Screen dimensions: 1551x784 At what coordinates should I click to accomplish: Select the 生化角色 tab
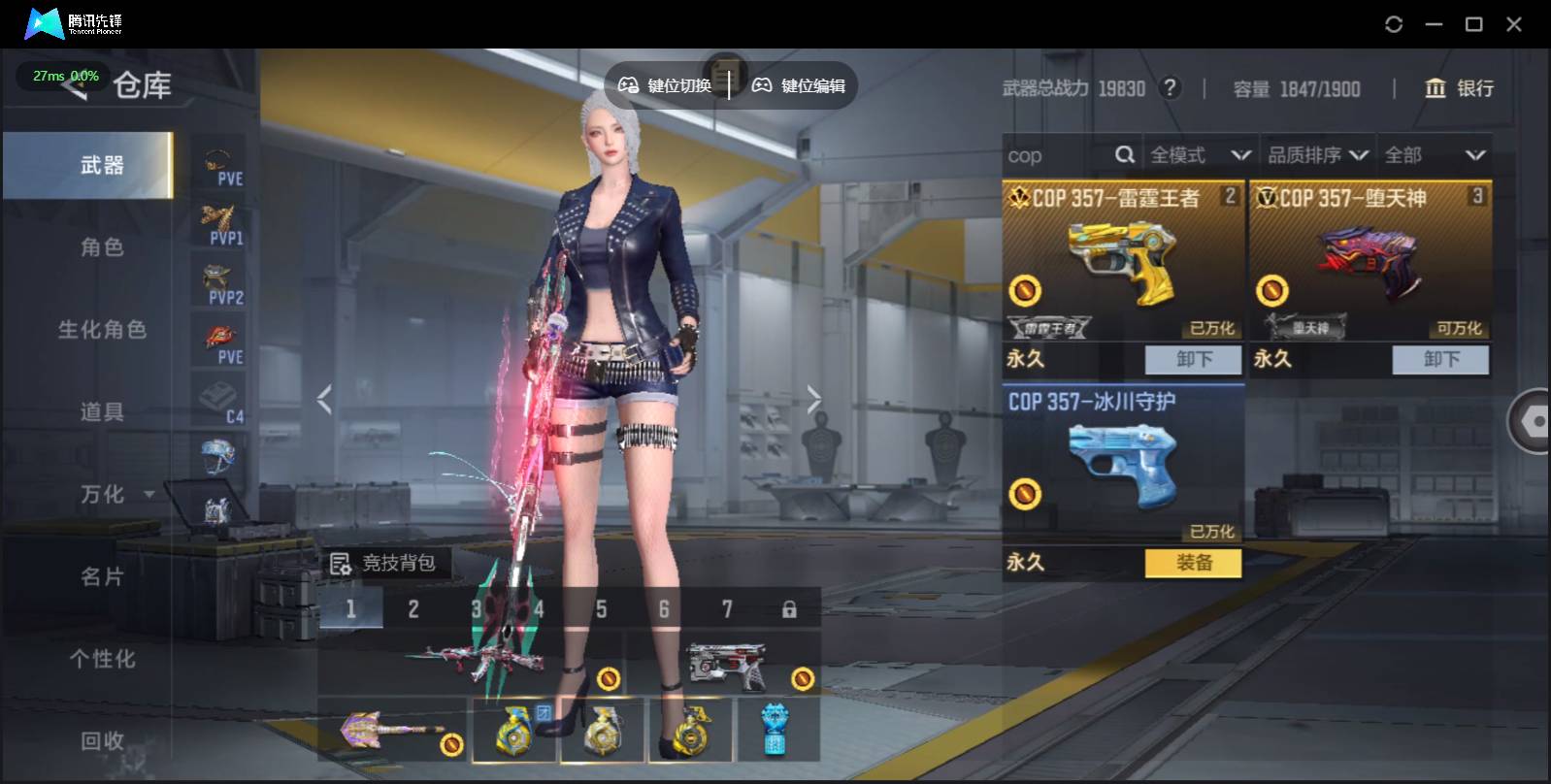point(101,330)
